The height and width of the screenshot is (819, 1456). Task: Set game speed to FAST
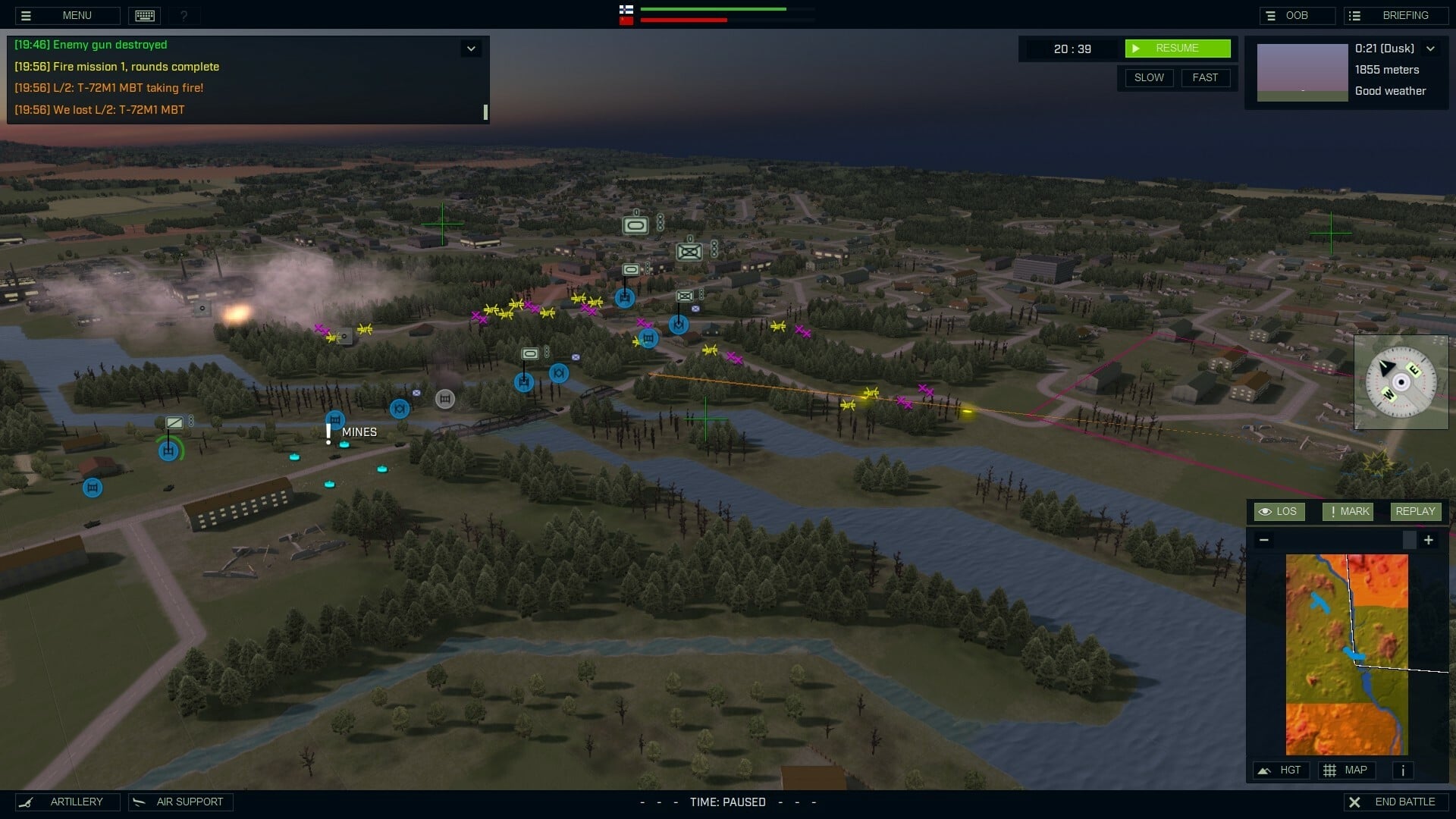1206,77
